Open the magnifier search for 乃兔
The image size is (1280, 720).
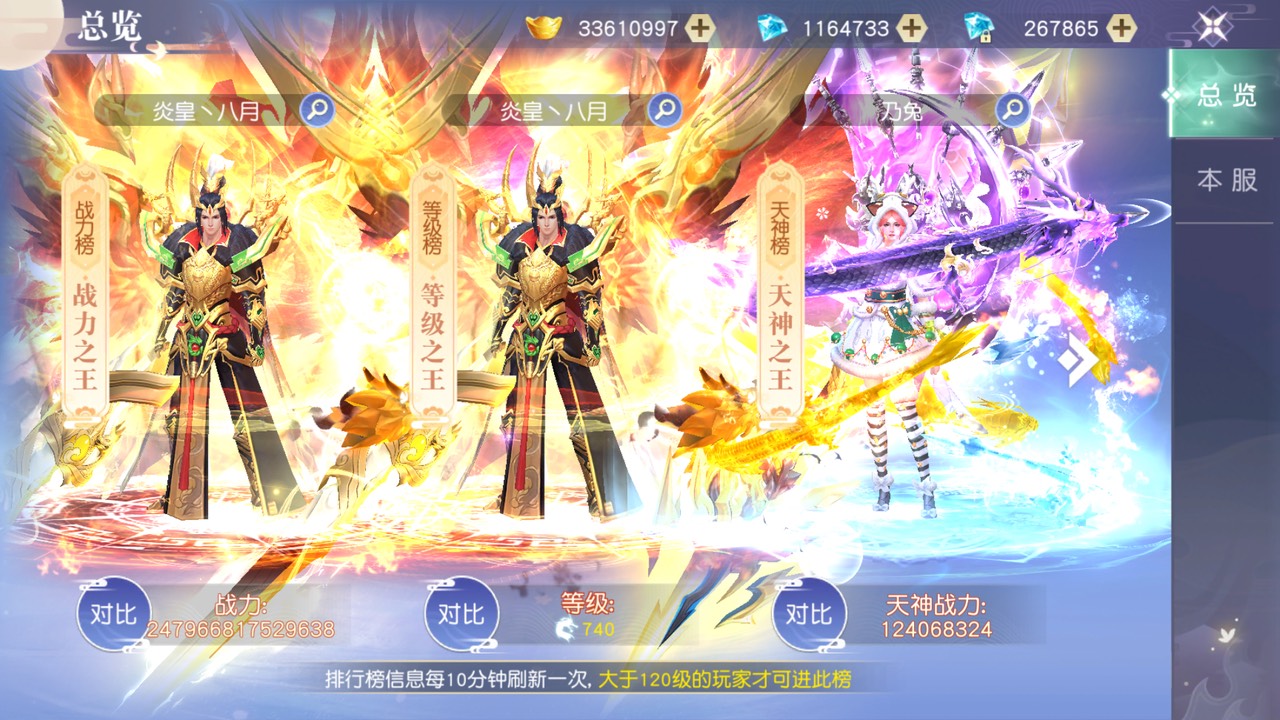(x=1012, y=110)
